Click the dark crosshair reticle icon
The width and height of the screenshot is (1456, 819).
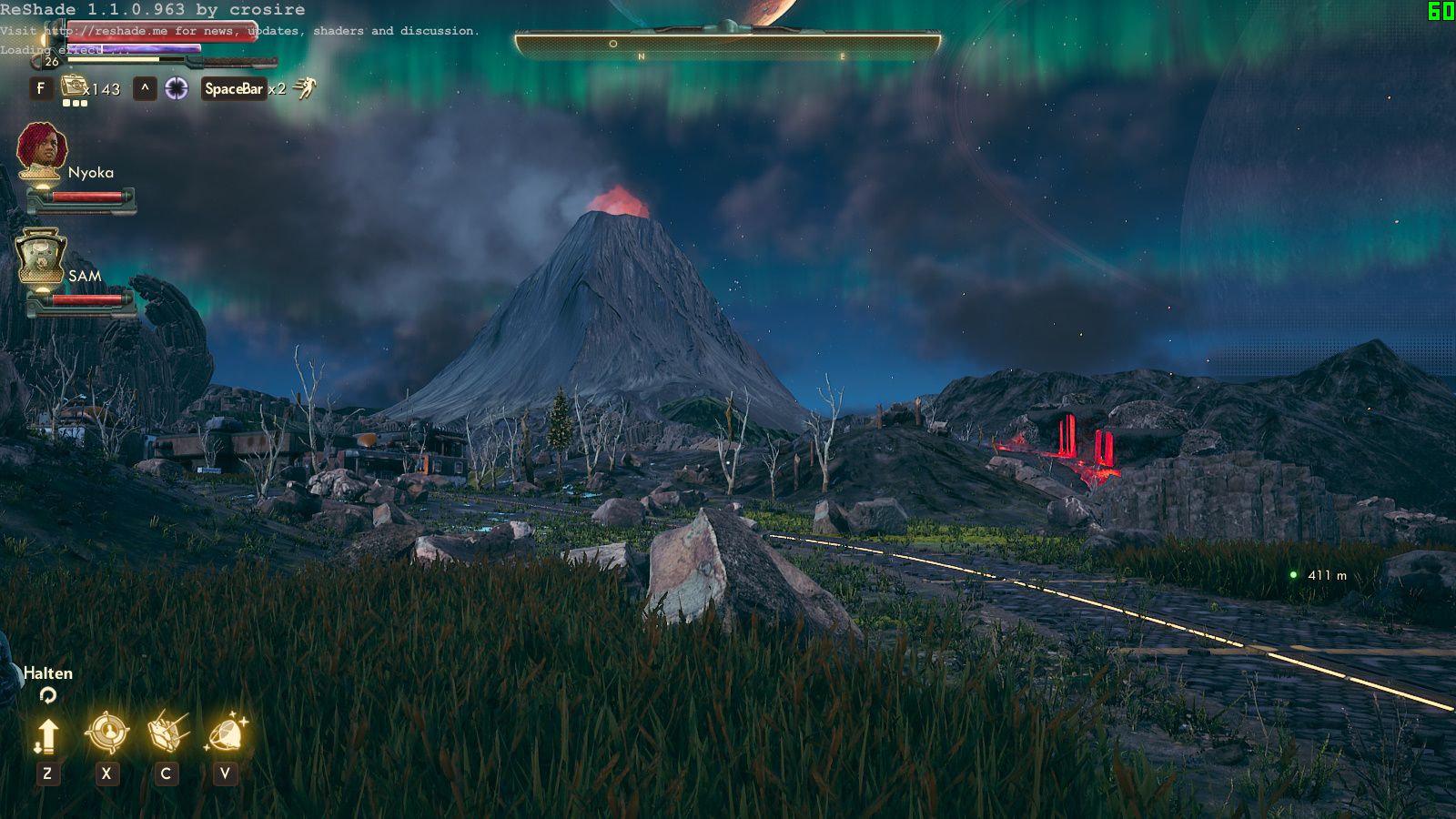(177, 89)
